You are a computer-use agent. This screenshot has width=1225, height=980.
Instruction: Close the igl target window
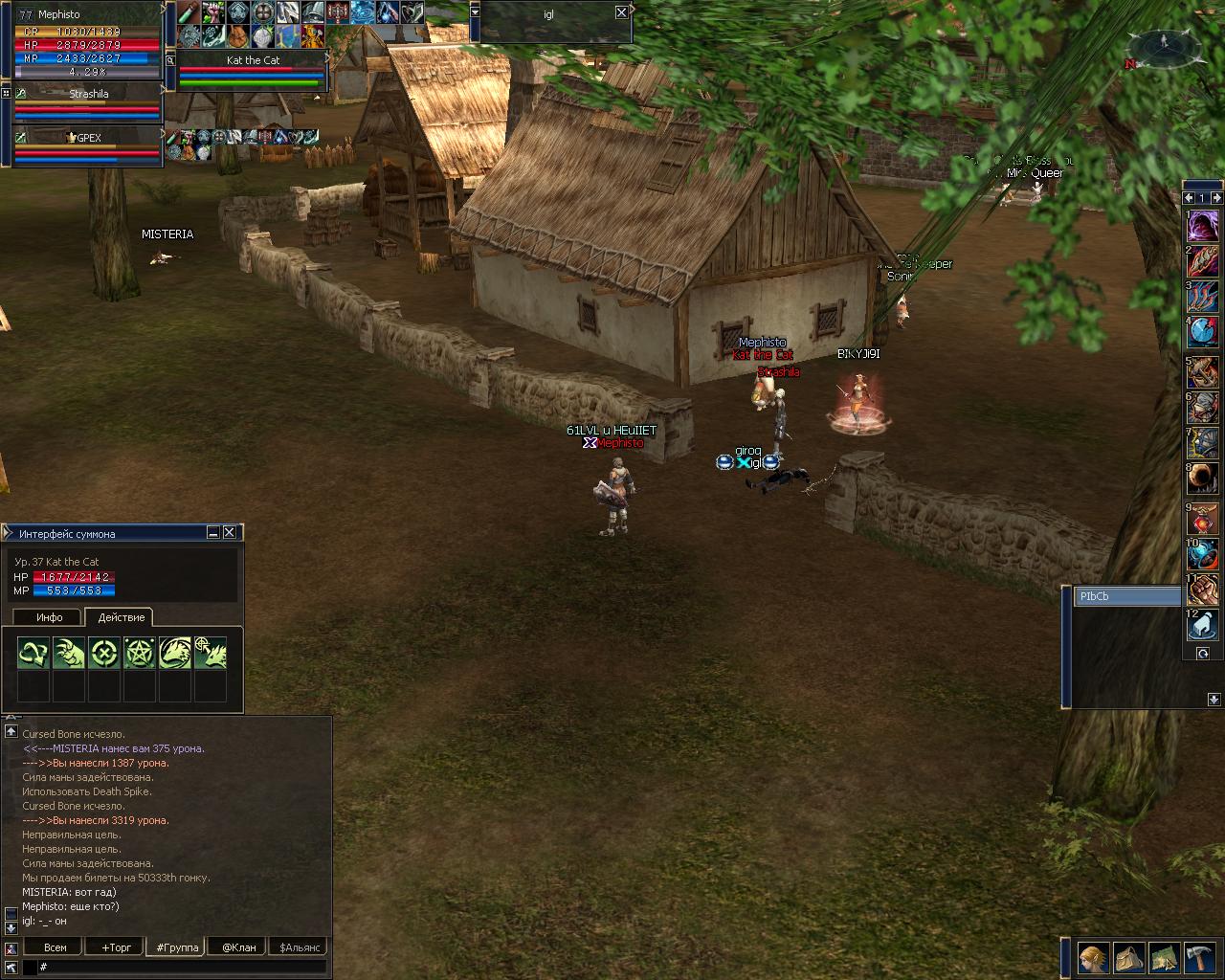(621, 12)
